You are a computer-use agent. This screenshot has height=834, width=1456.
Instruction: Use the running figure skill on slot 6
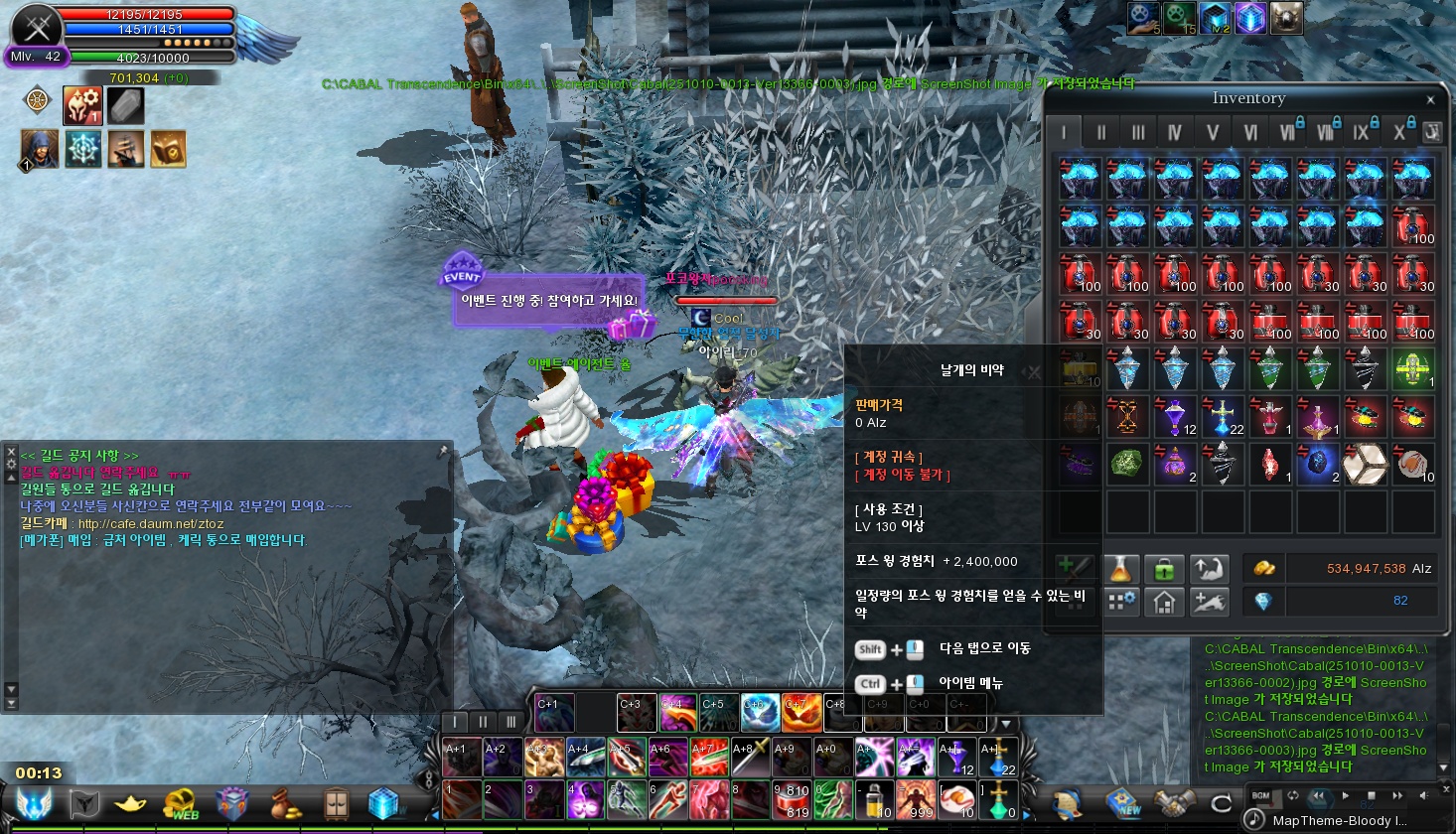click(x=667, y=799)
